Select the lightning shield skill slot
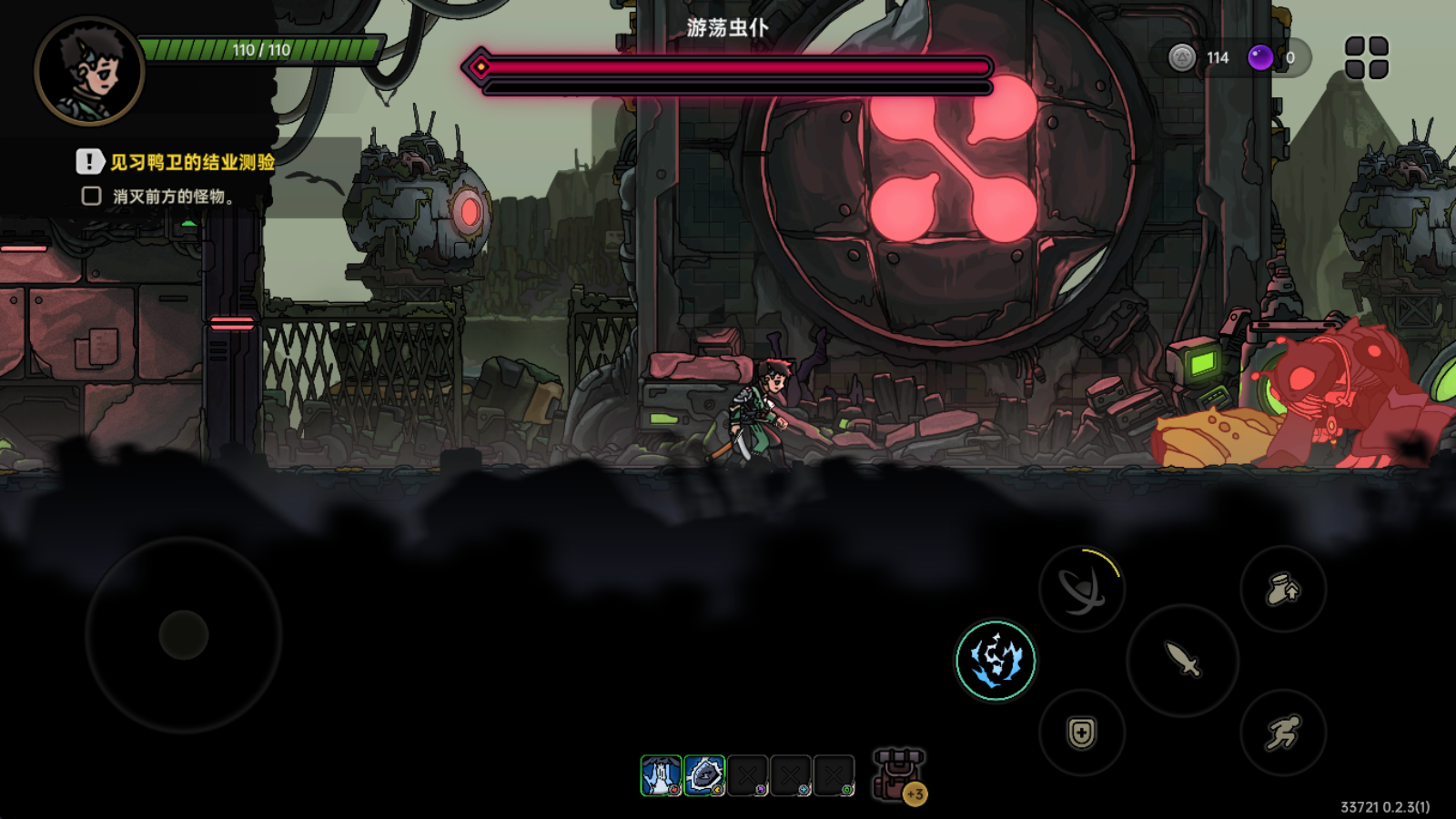 point(704,776)
